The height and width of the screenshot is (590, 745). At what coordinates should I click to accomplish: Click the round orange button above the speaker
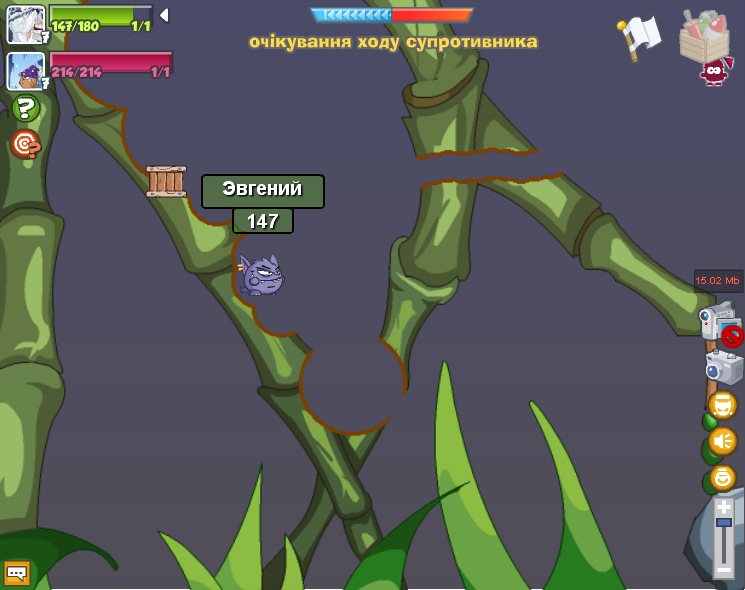click(722, 405)
